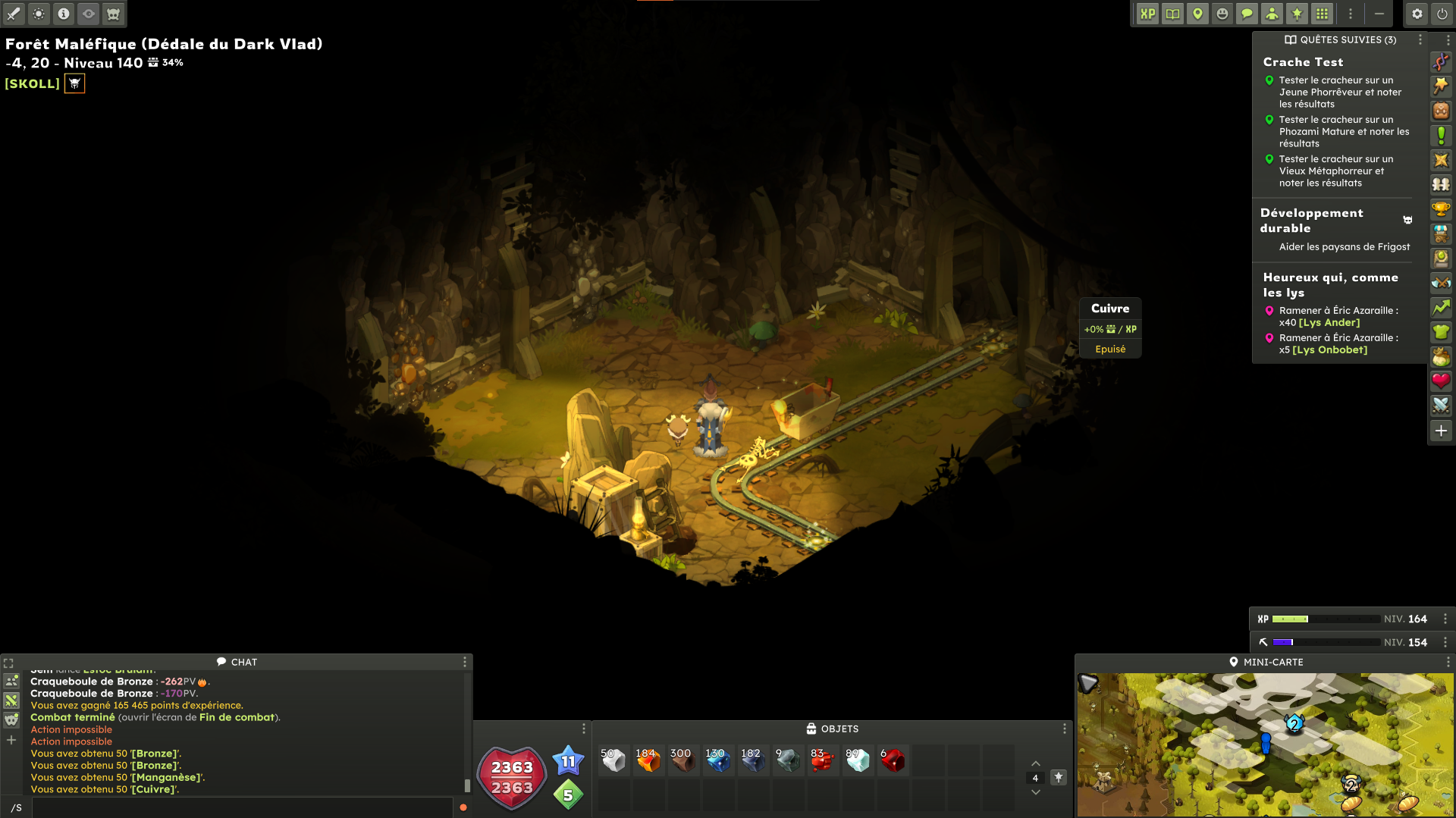Click the info icon button
Image resolution: width=1456 pixels, height=818 pixels.
pyautogui.click(x=64, y=14)
